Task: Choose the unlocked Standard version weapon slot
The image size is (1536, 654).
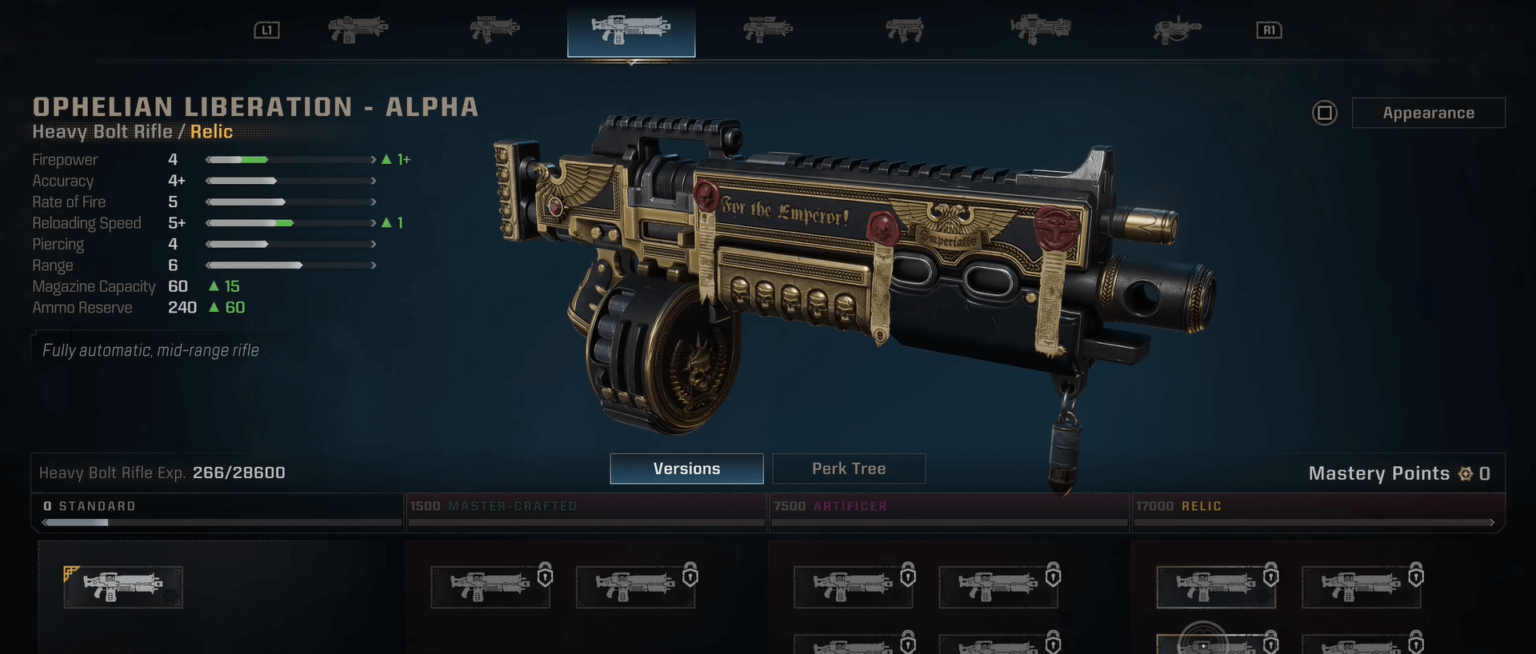Action: [x=123, y=587]
